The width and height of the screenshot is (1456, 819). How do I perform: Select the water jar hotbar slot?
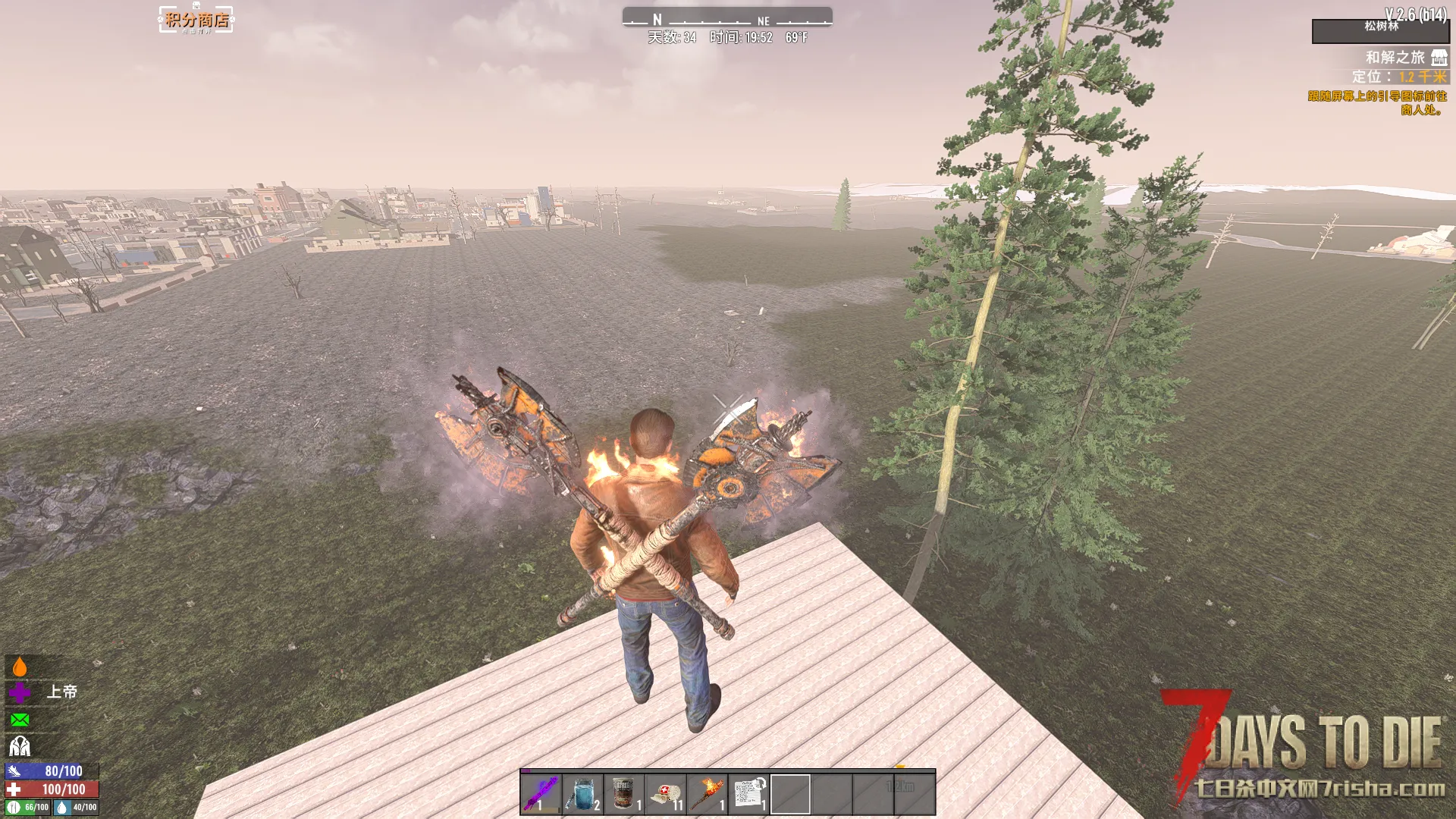click(582, 793)
